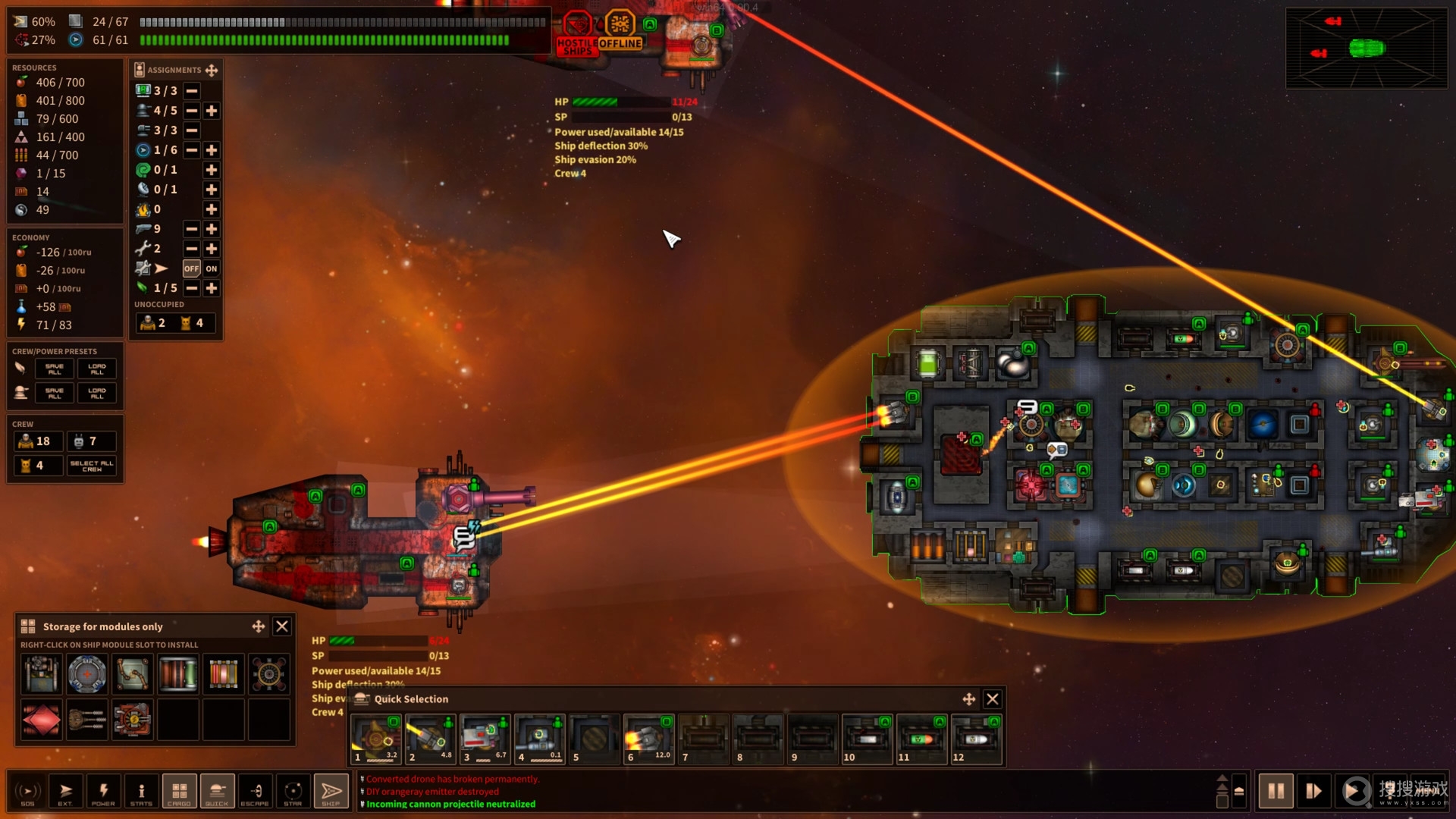This screenshot has width=1456, height=819.
Task: Select all crew
Action: coord(92,466)
